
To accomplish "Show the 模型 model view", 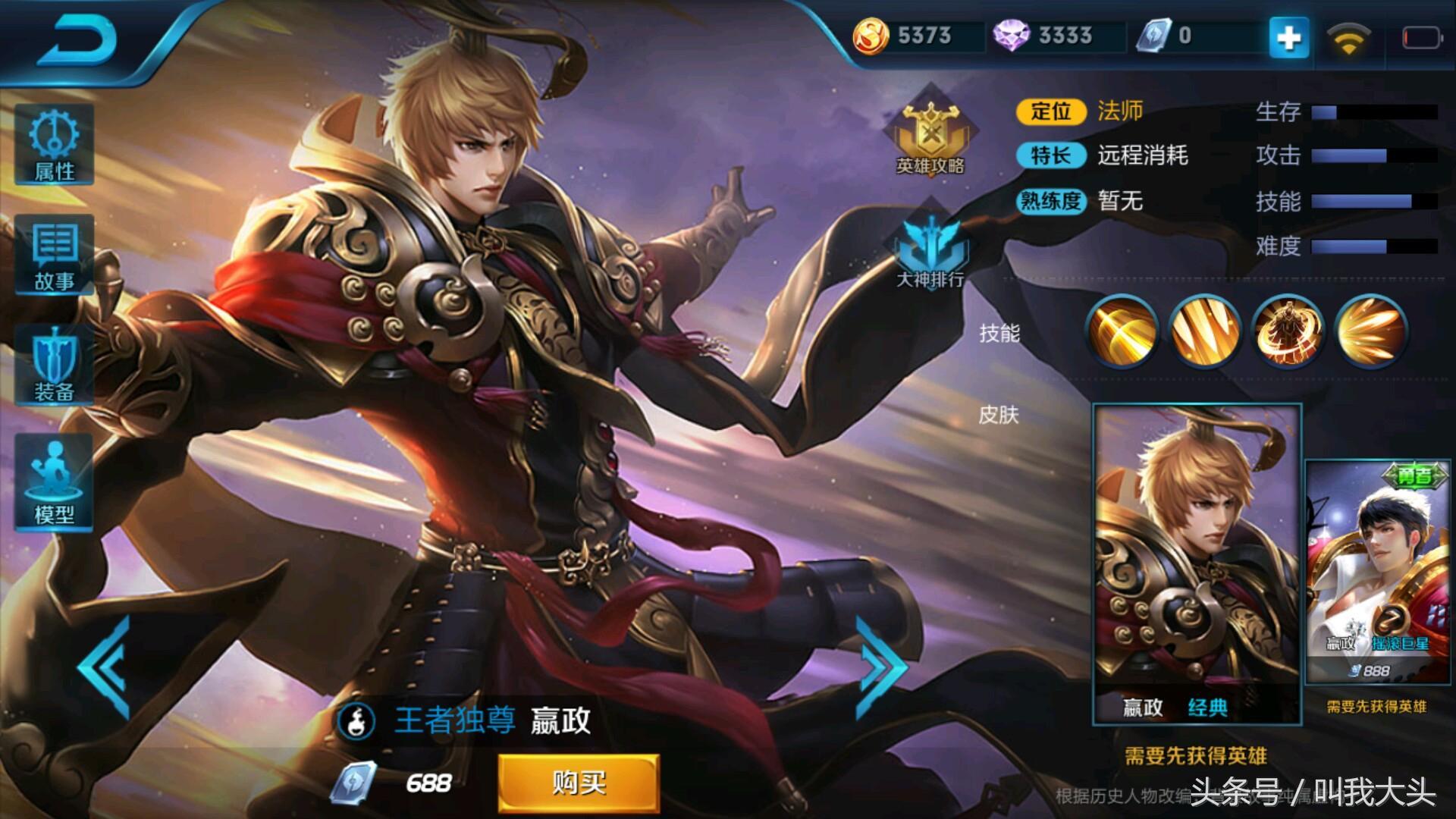I will tap(55, 482).
